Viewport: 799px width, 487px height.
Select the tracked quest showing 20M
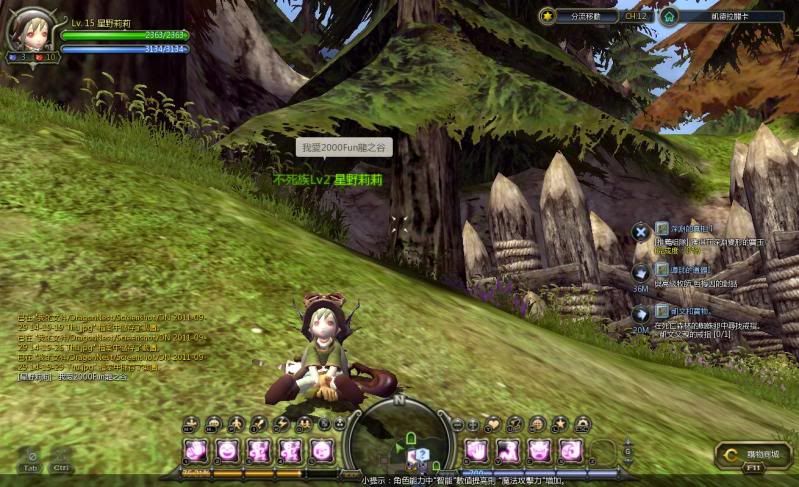[640, 314]
